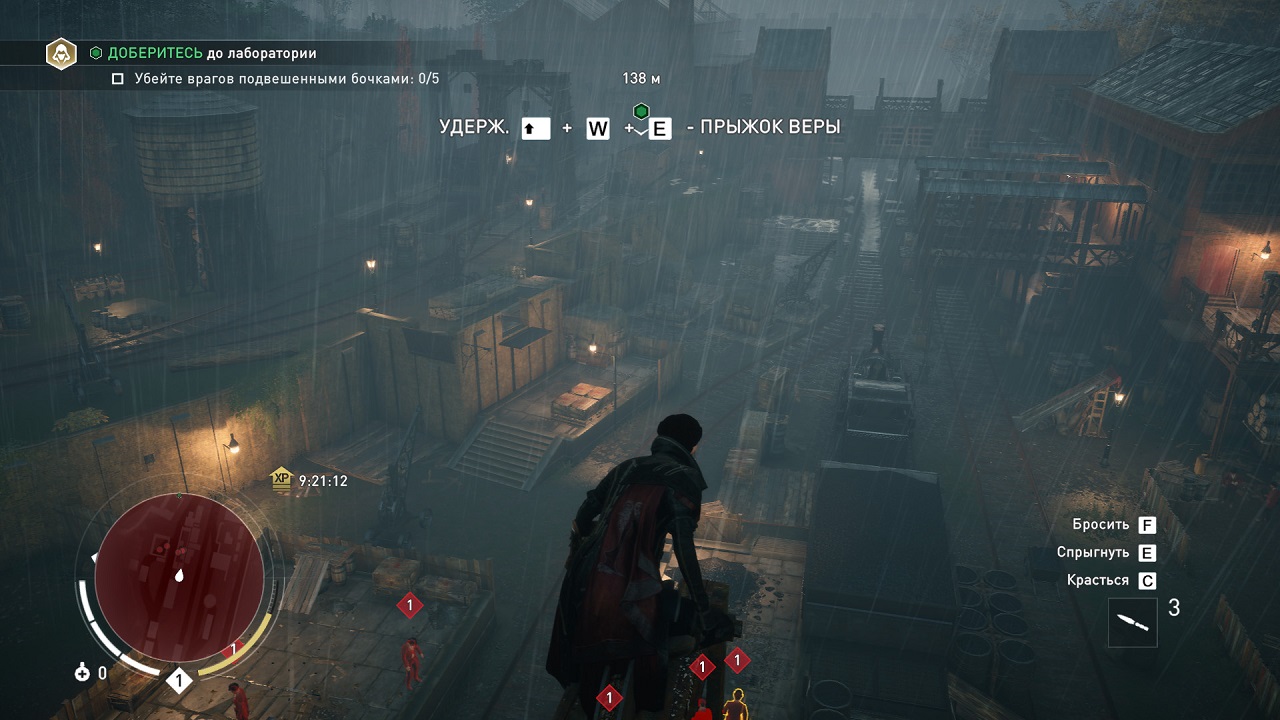Click the level diamond under the minimap
1280x720 pixels.
click(179, 681)
